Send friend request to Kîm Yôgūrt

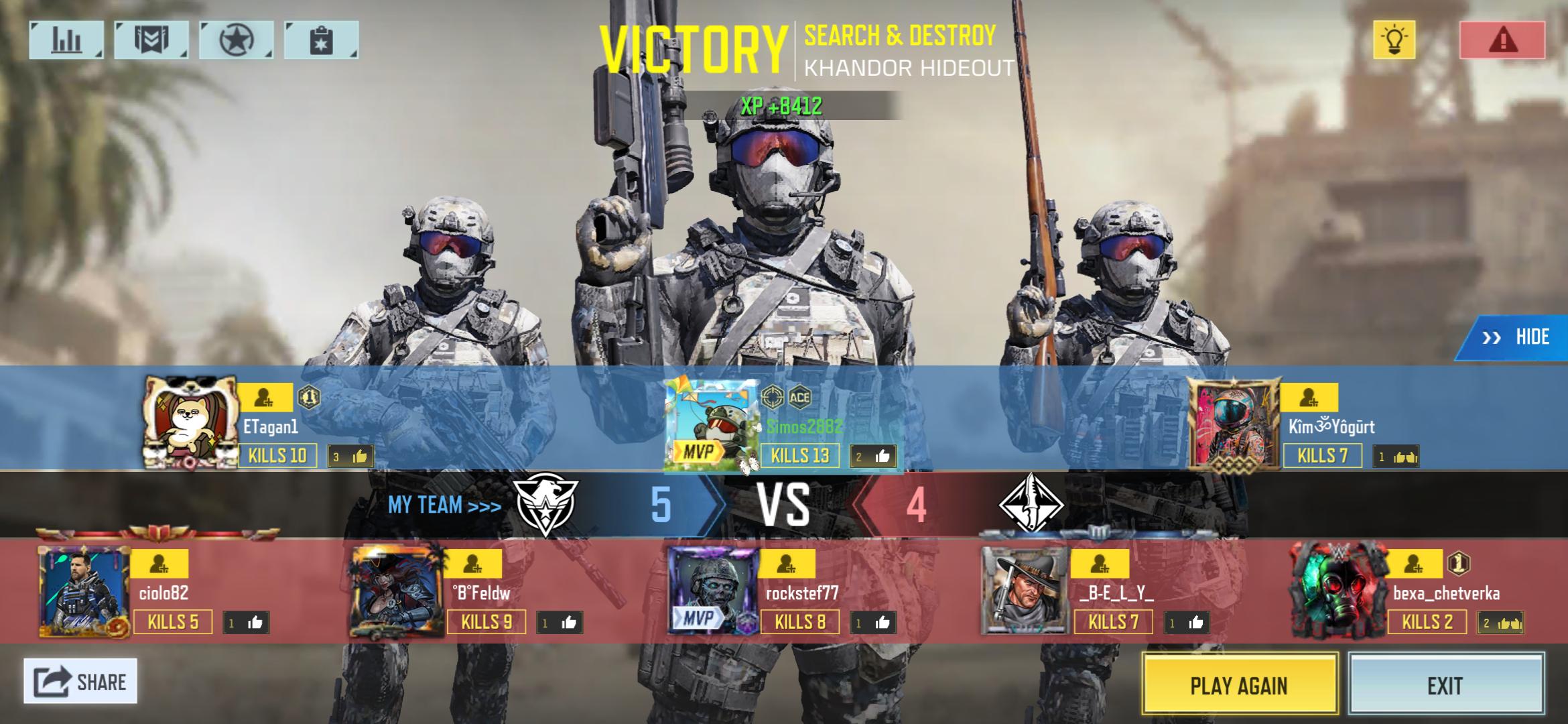[1309, 398]
